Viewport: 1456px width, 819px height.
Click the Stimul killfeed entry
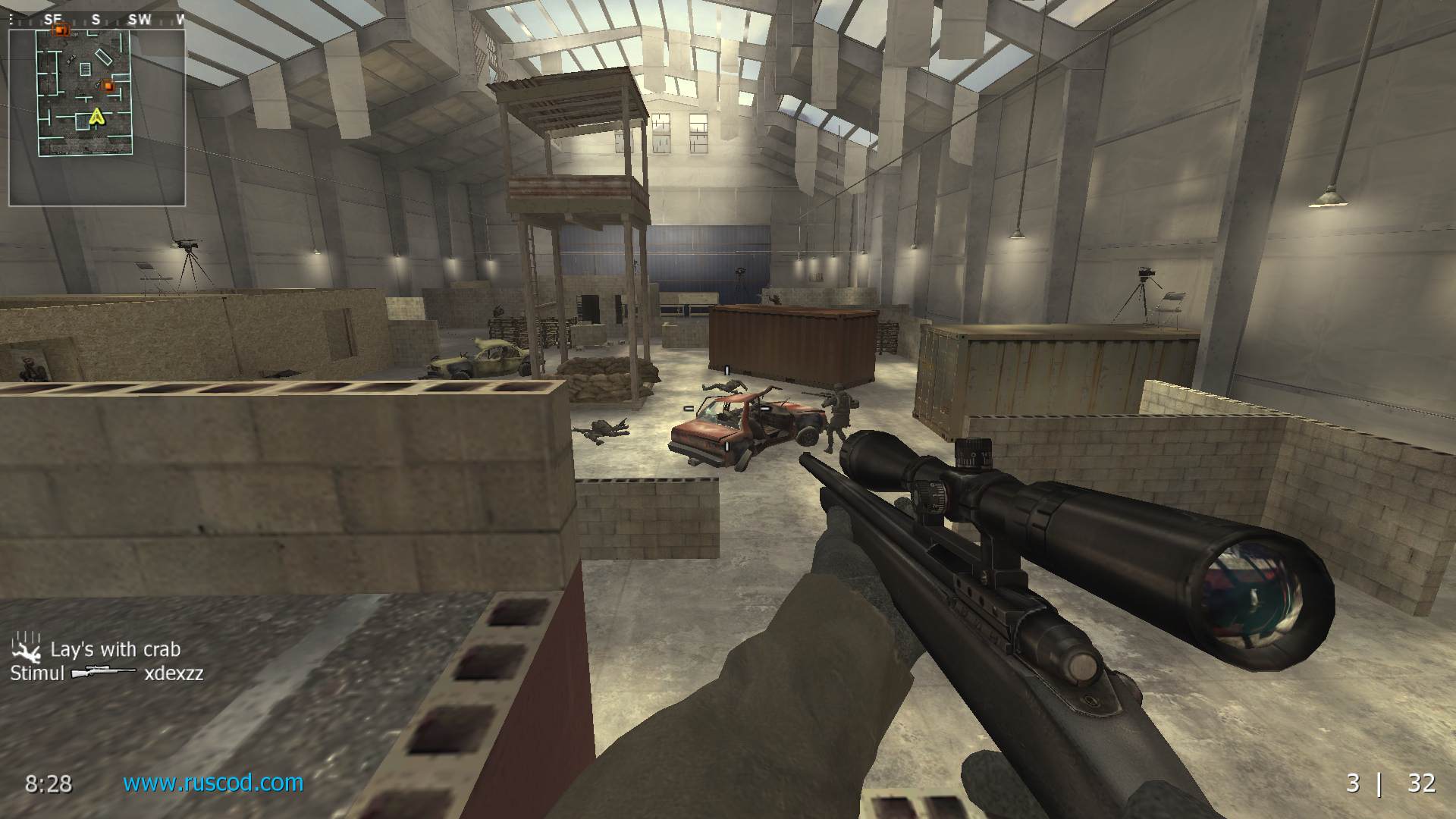(x=107, y=673)
